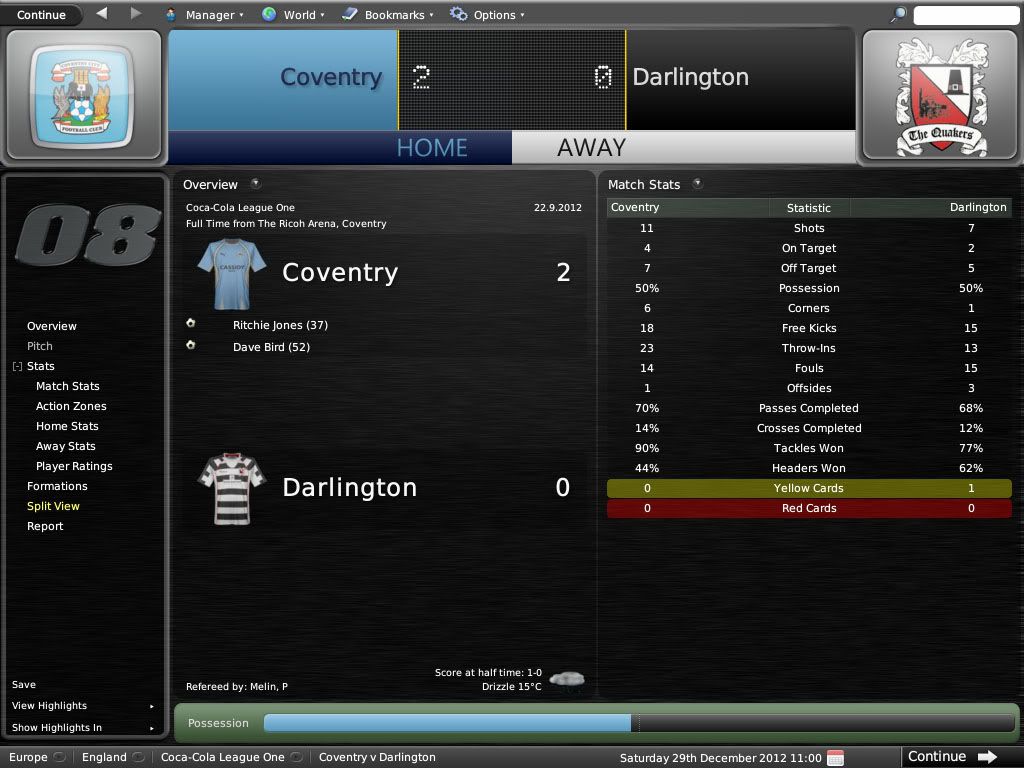Viewport: 1024px width, 768px height.
Task: Click the search box in top bar
Action: coord(965,15)
